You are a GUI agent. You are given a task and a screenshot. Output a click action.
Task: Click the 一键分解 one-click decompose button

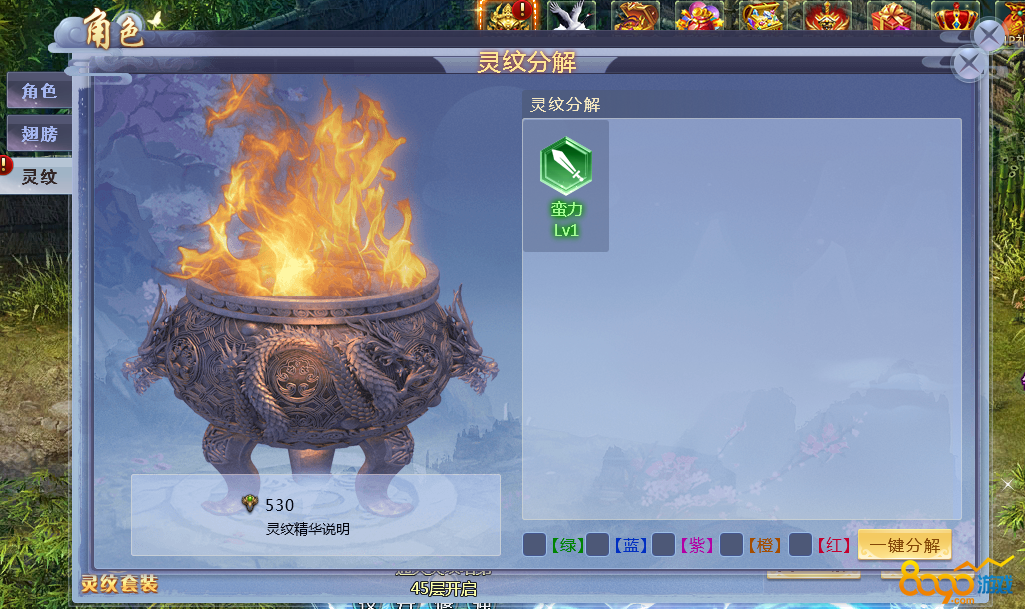coord(904,545)
